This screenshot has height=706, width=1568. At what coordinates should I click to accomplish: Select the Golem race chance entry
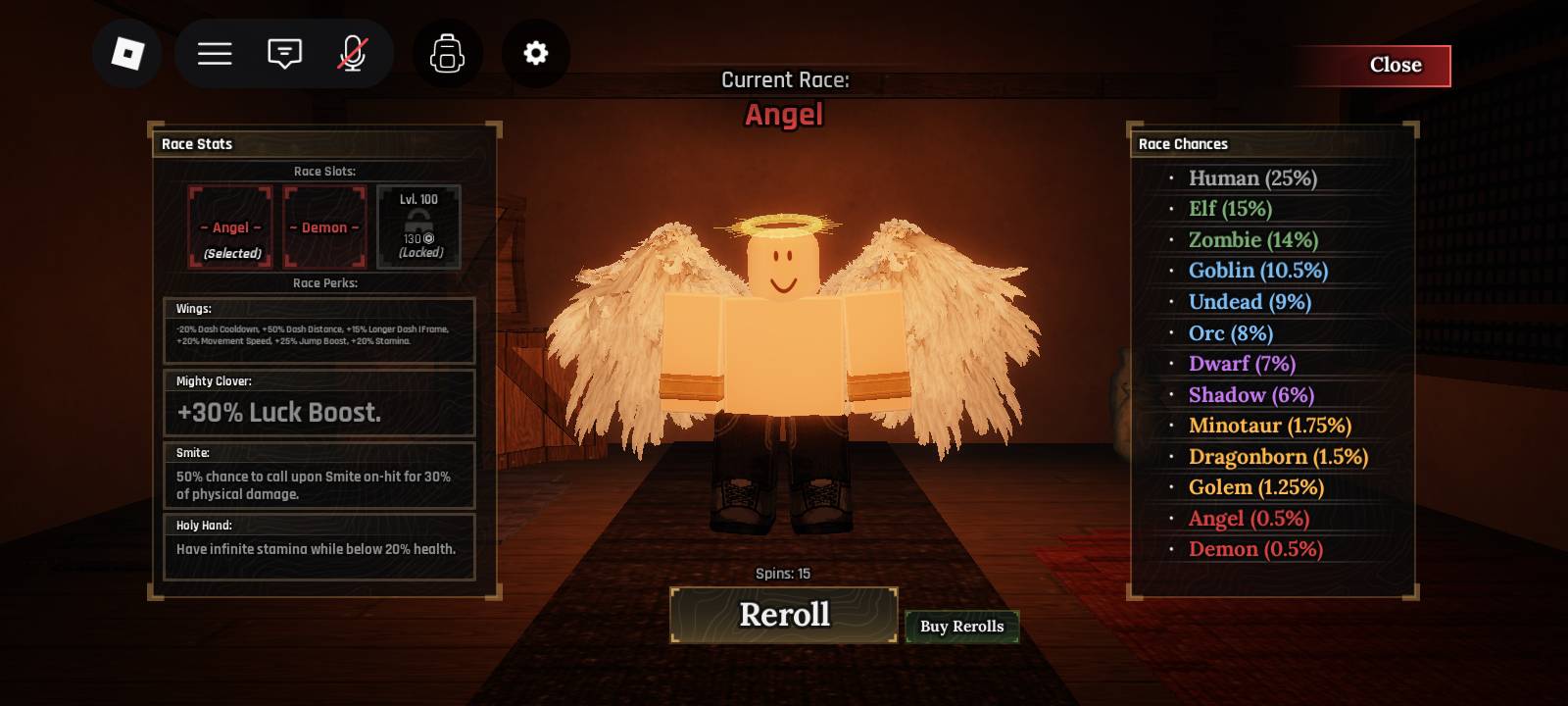1255,487
